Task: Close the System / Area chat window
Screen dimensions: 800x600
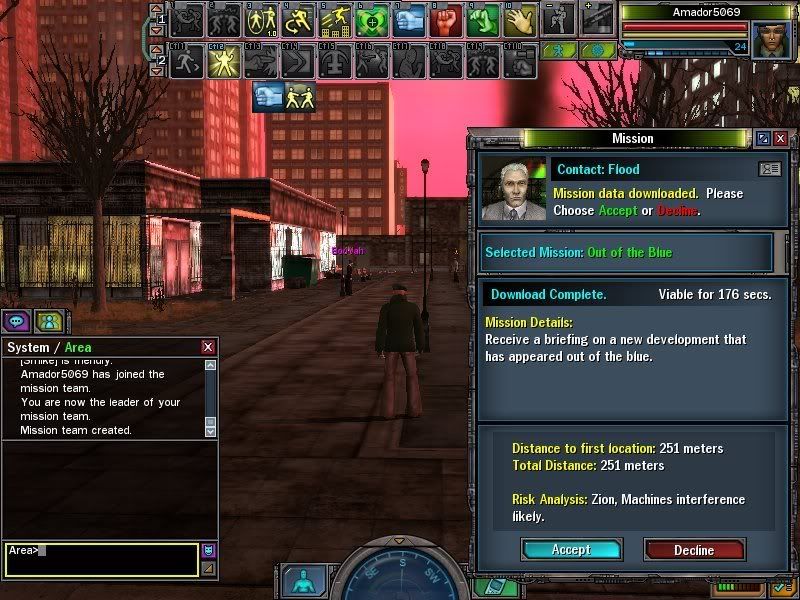Action: click(208, 347)
